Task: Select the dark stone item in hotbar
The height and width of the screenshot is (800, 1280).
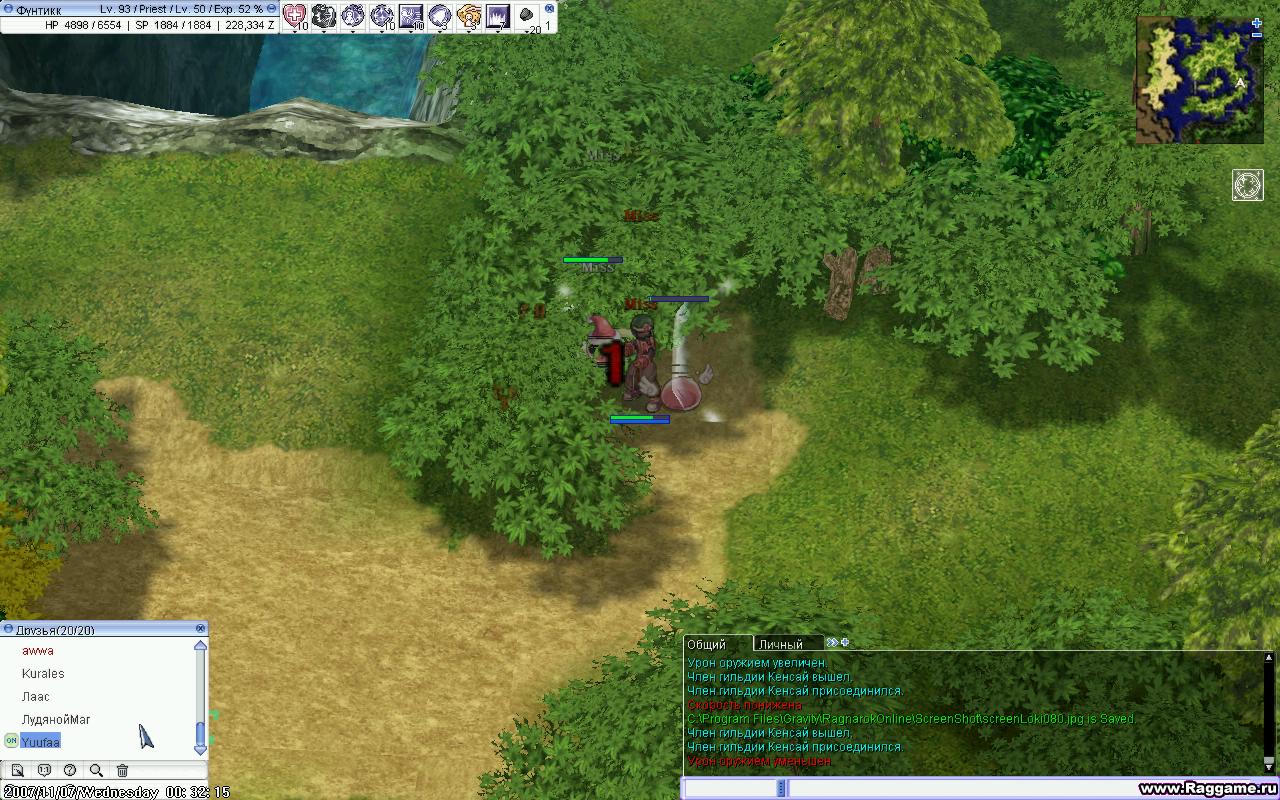Action: [526, 16]
